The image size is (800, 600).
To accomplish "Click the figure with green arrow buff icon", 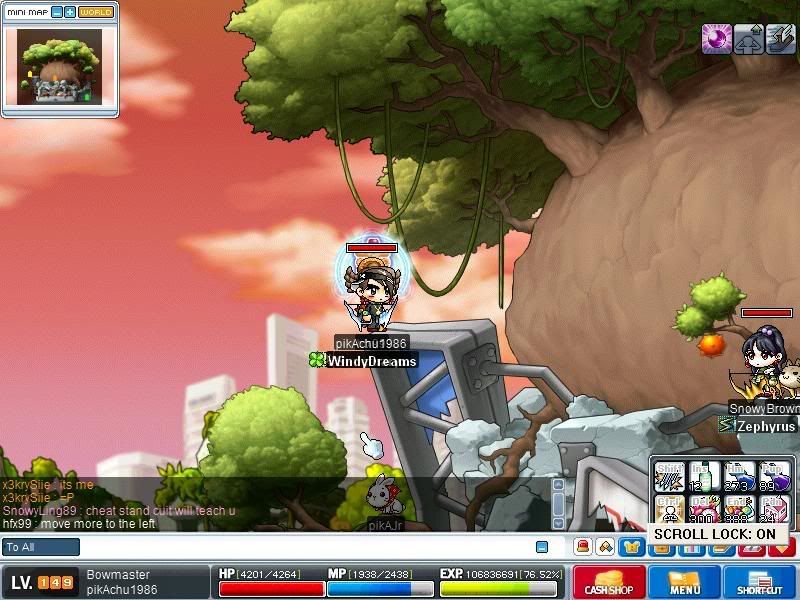I will 780,38.
